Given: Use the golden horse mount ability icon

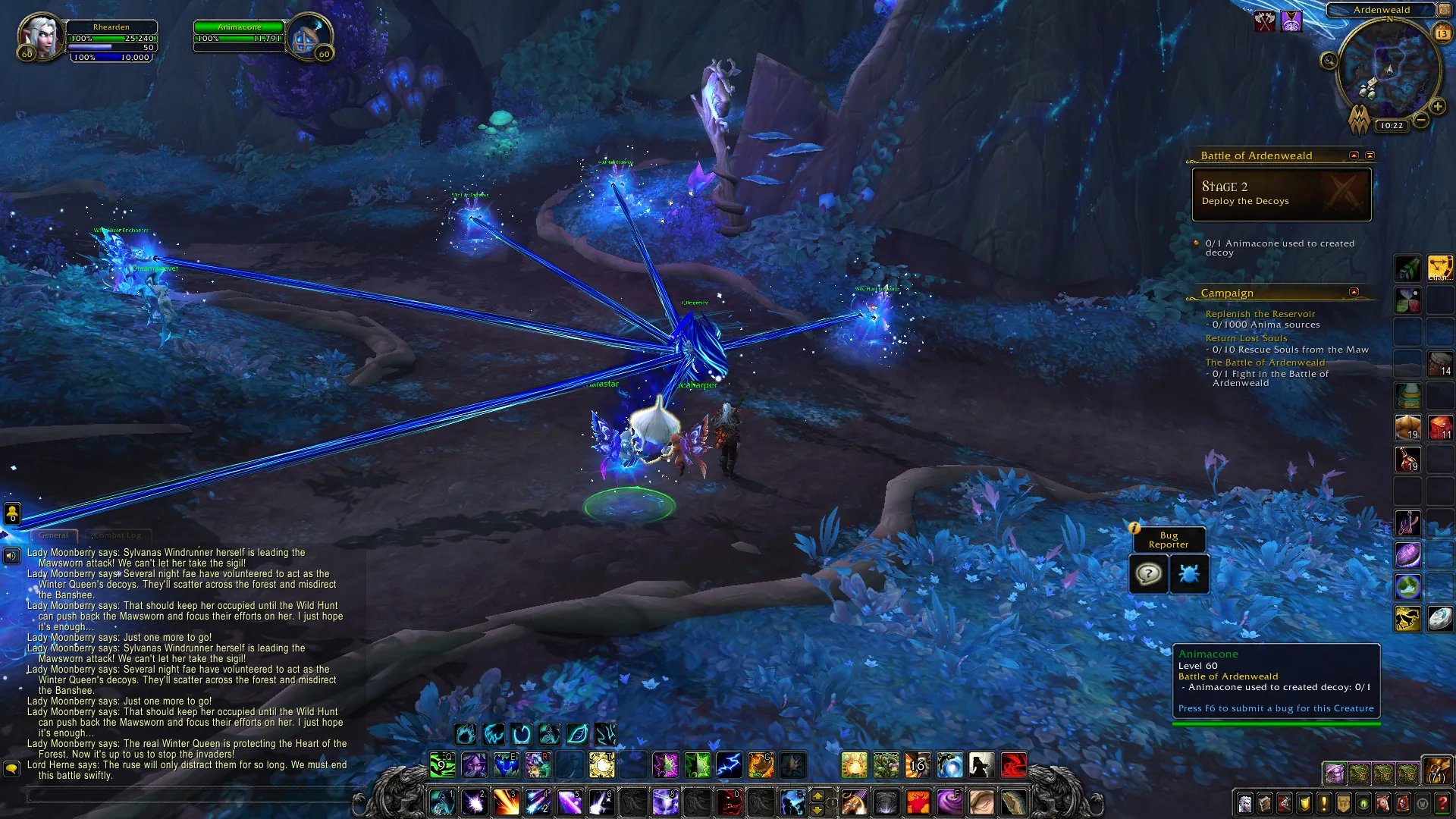Looking at the screenshot, I should pos(1407,620).
